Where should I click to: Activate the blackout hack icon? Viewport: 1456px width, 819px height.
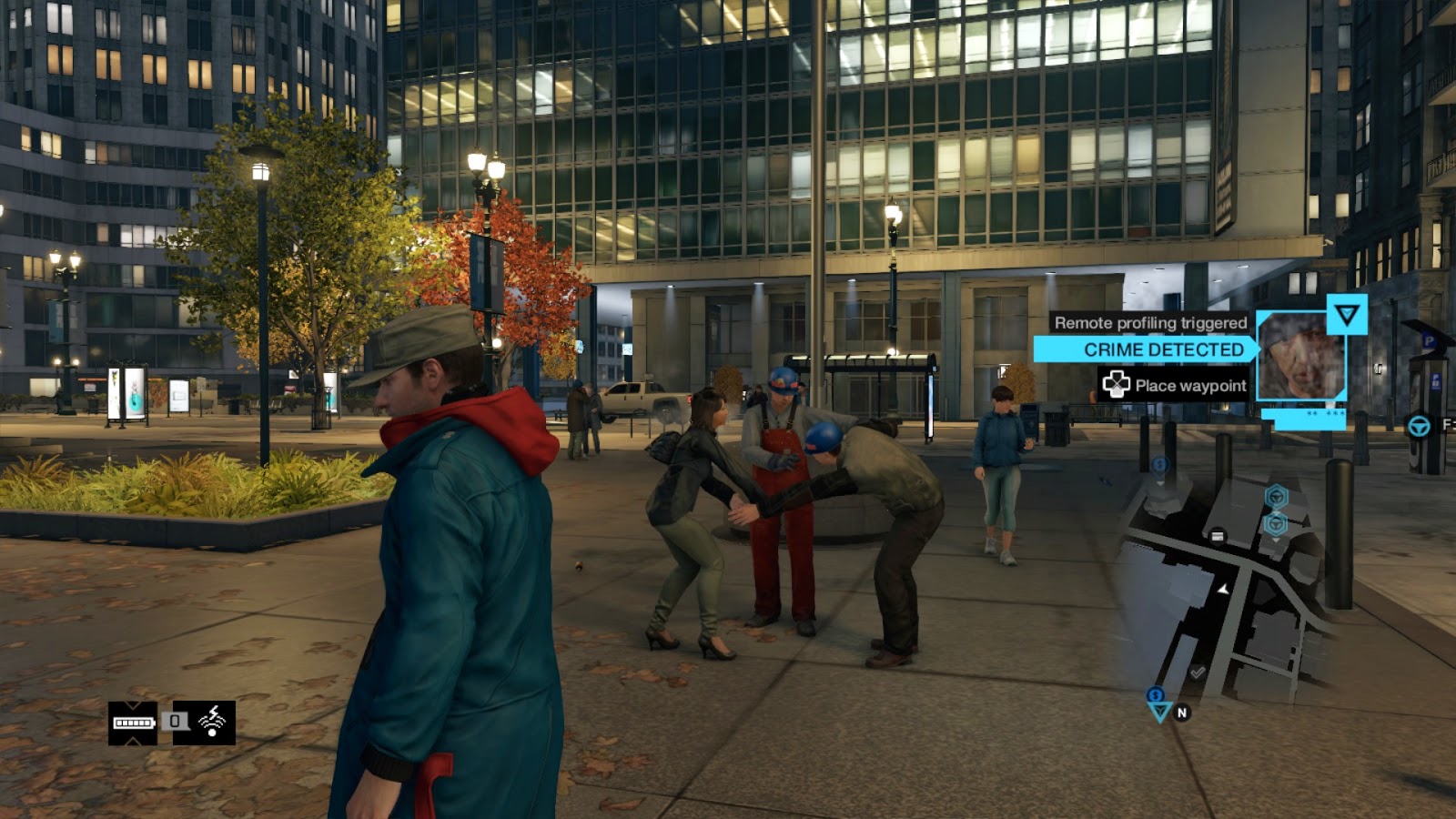(212, 722)
